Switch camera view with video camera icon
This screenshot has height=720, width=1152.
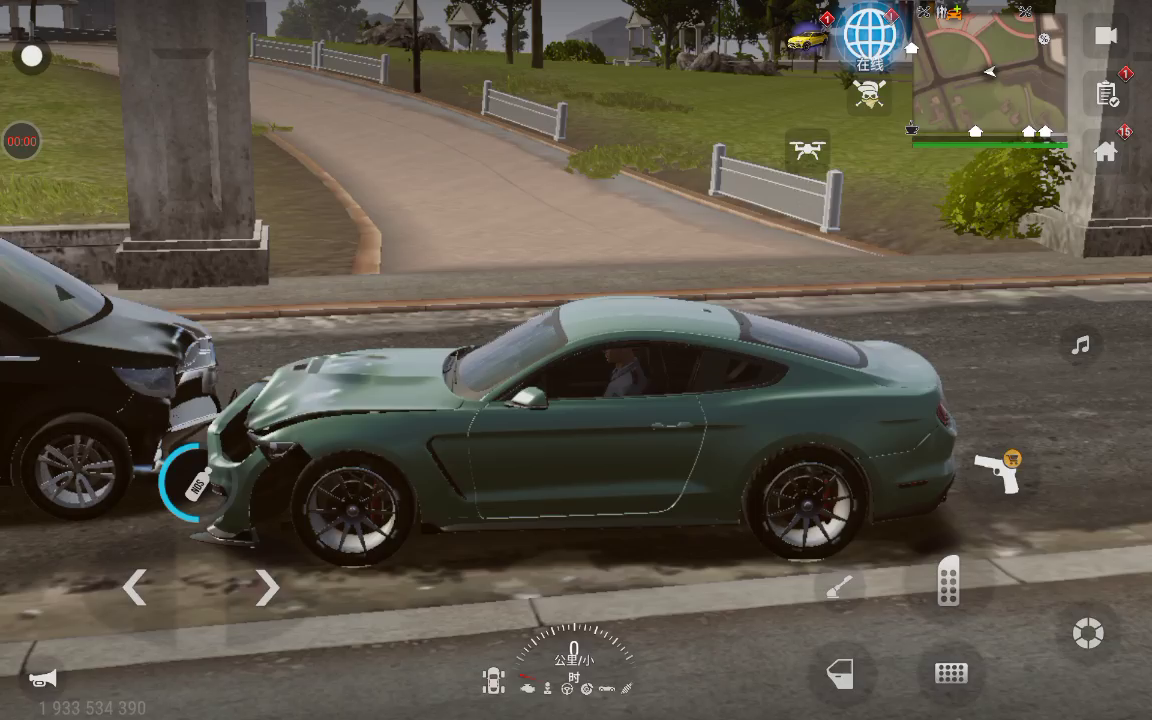(x=1105, y=36)
